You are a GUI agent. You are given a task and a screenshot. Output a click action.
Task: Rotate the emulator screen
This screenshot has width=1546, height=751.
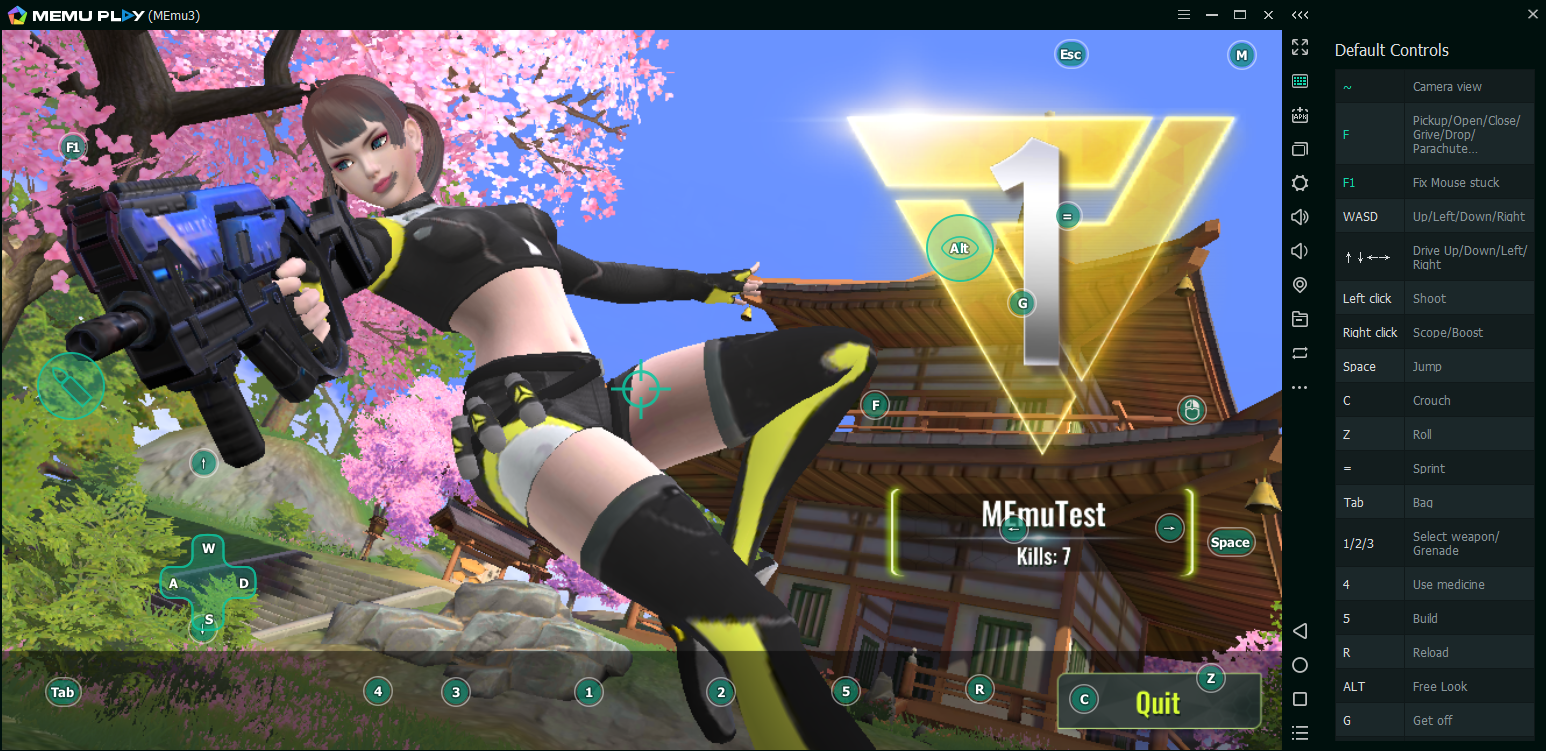tap(1300, 353)
